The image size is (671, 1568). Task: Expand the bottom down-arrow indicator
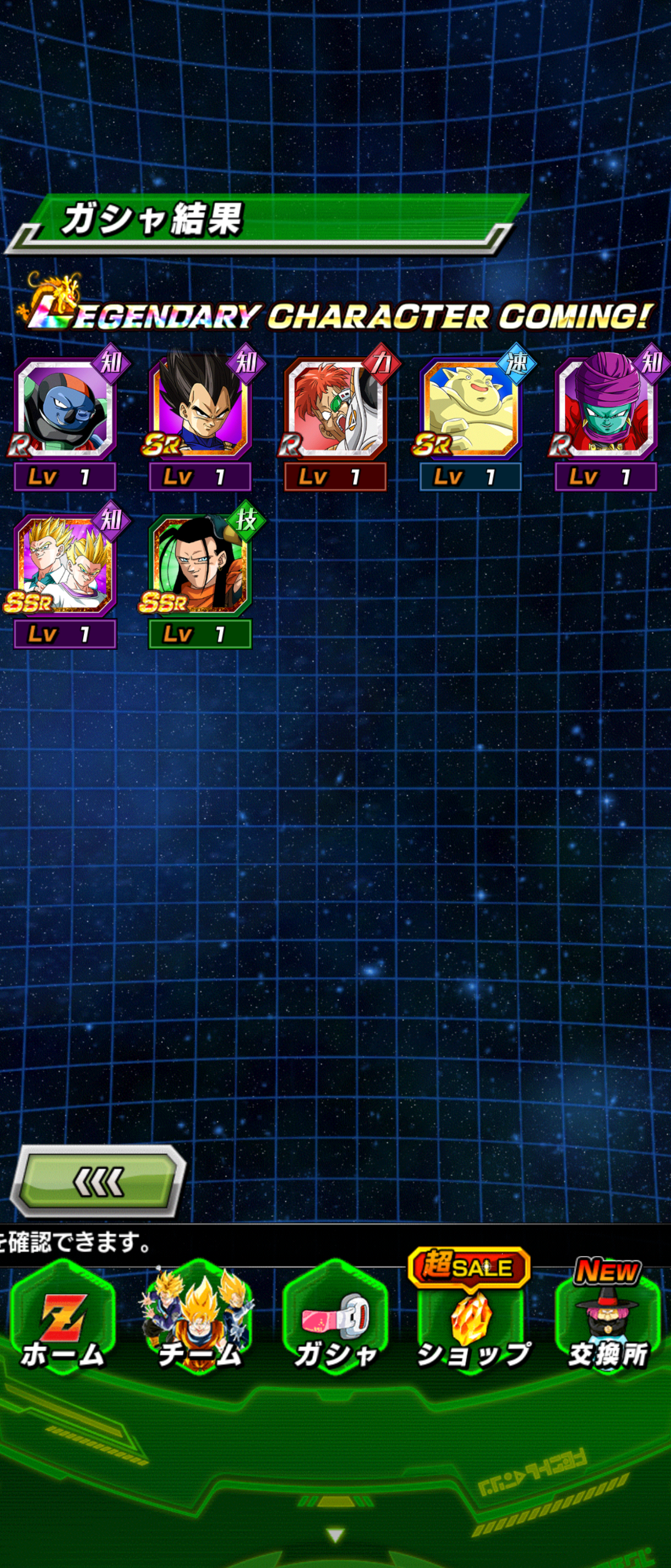click(x=335, y=1535)
